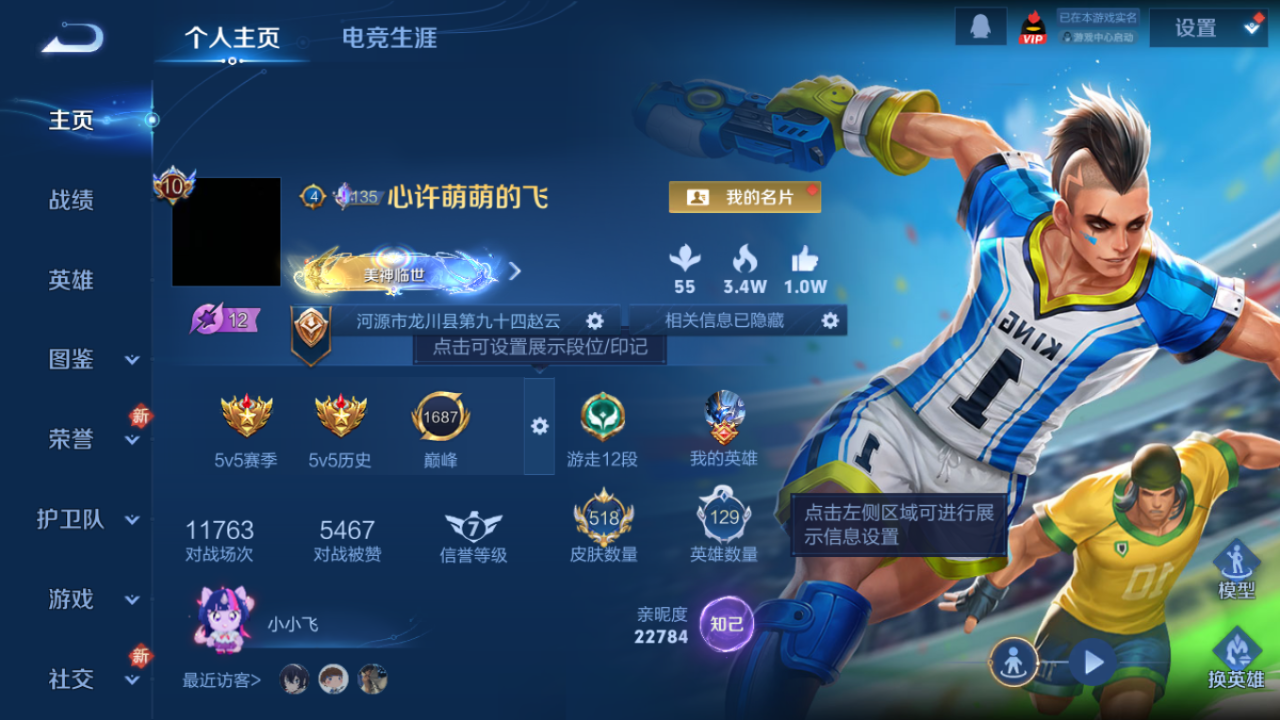Open the 最近访客 recent visitors link

click(220, 678)
